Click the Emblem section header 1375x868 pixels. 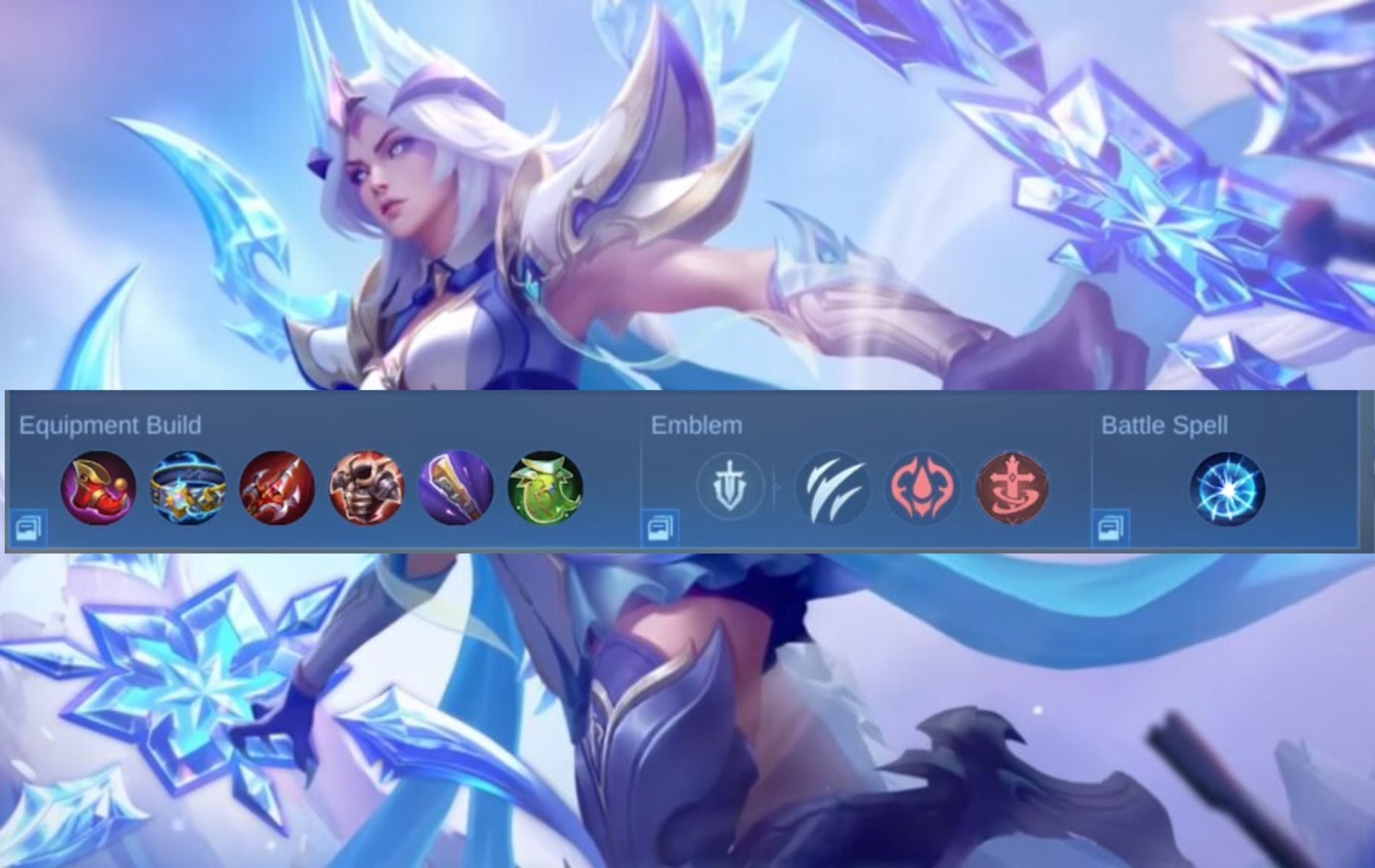pyautogui.click(x=696, y=427)
